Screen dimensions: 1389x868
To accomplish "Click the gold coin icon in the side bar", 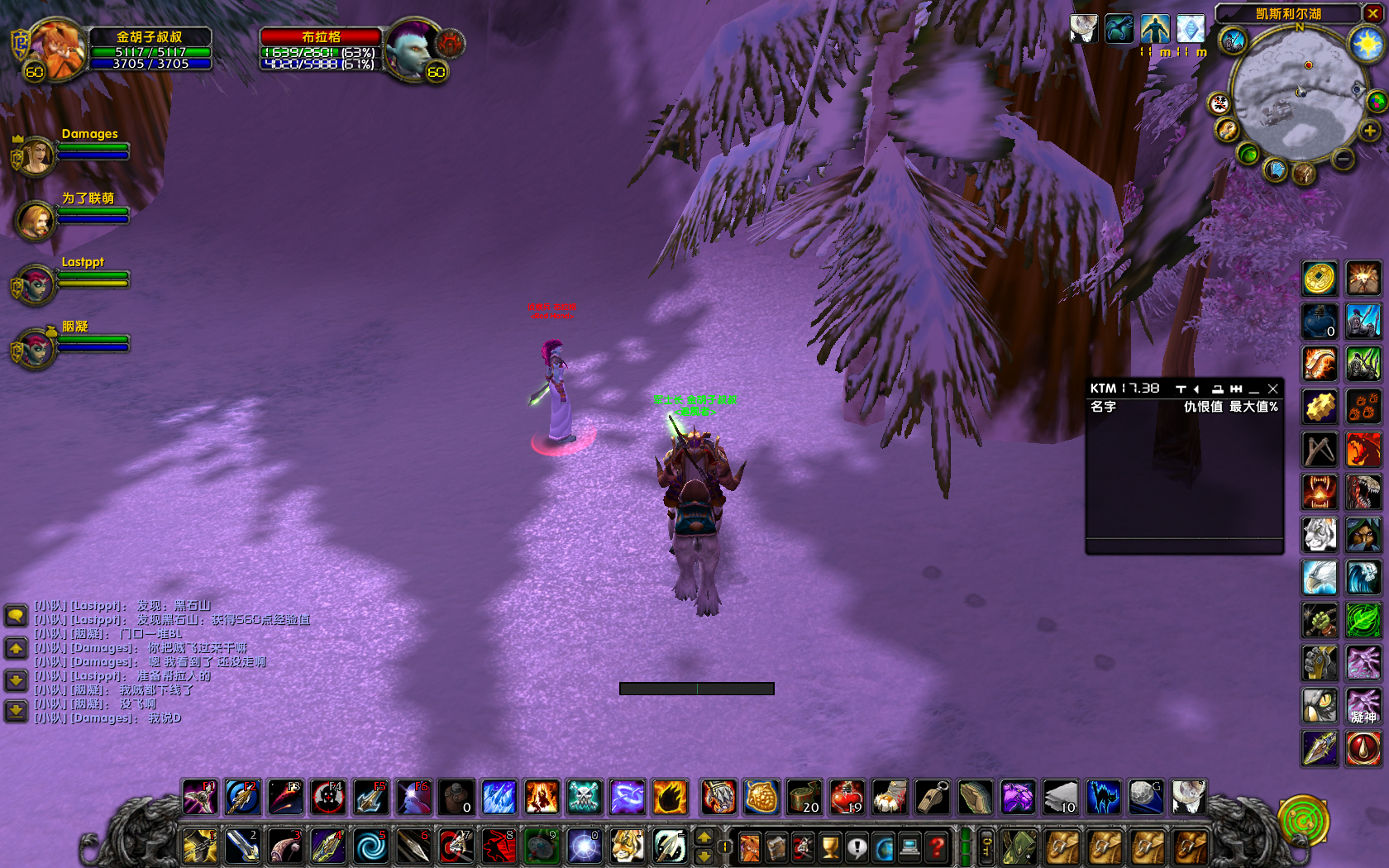I will [x=1320, y=279].
